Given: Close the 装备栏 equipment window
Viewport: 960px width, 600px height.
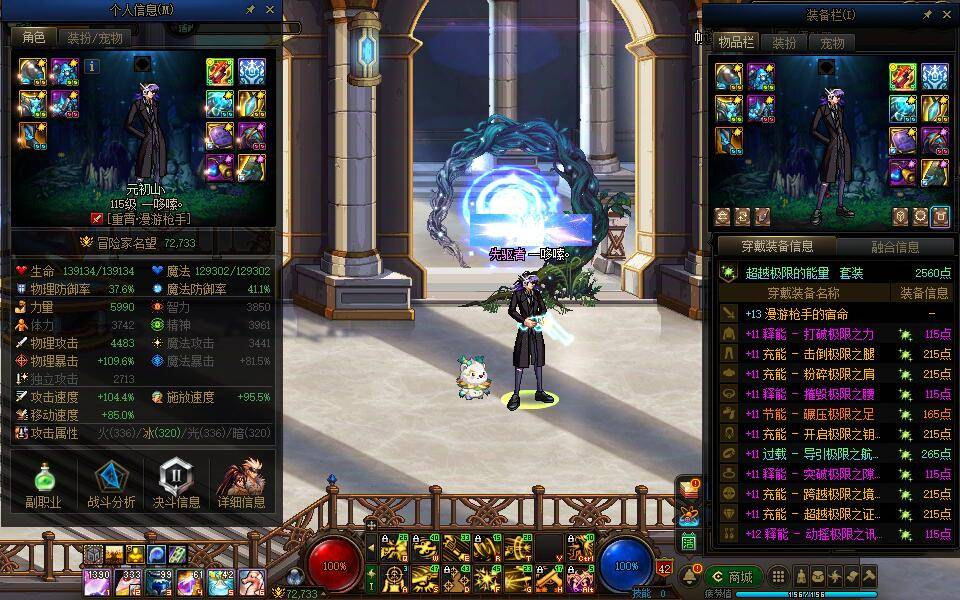Looking at the screenshot, I should coord(947,15).
